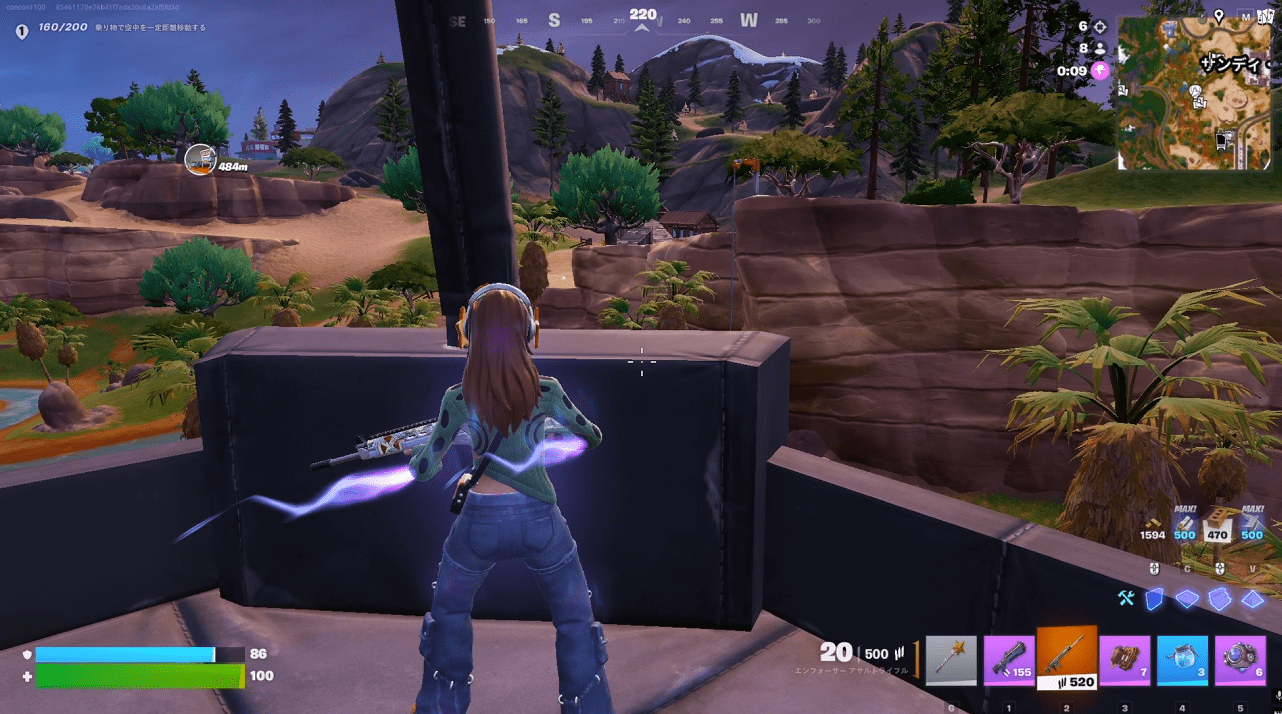Select the wall building piece
Image resolution: width=1282 pixels, height=714 pixels.
(1155, 598)
